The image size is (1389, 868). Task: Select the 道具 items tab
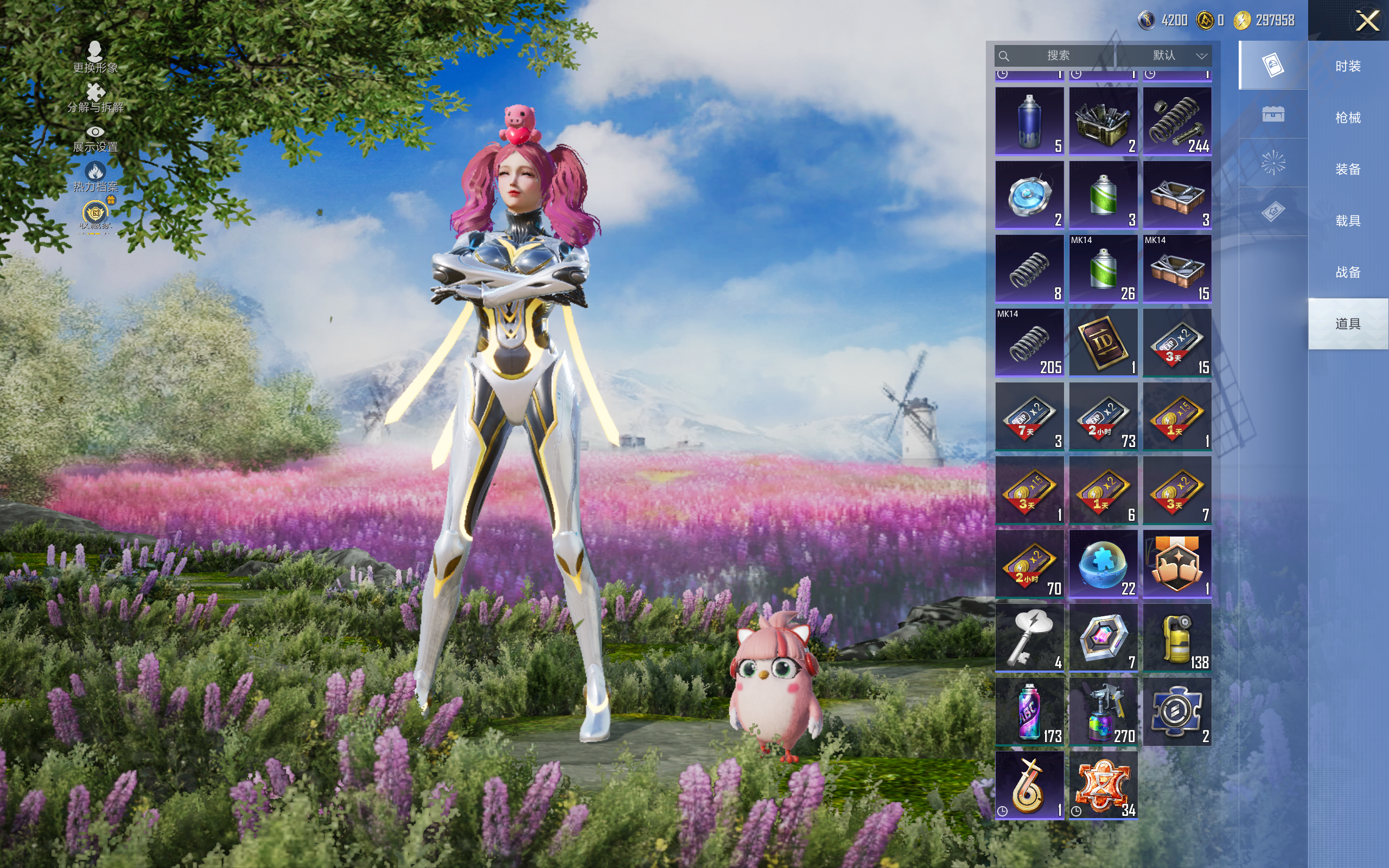(1347, 324)
